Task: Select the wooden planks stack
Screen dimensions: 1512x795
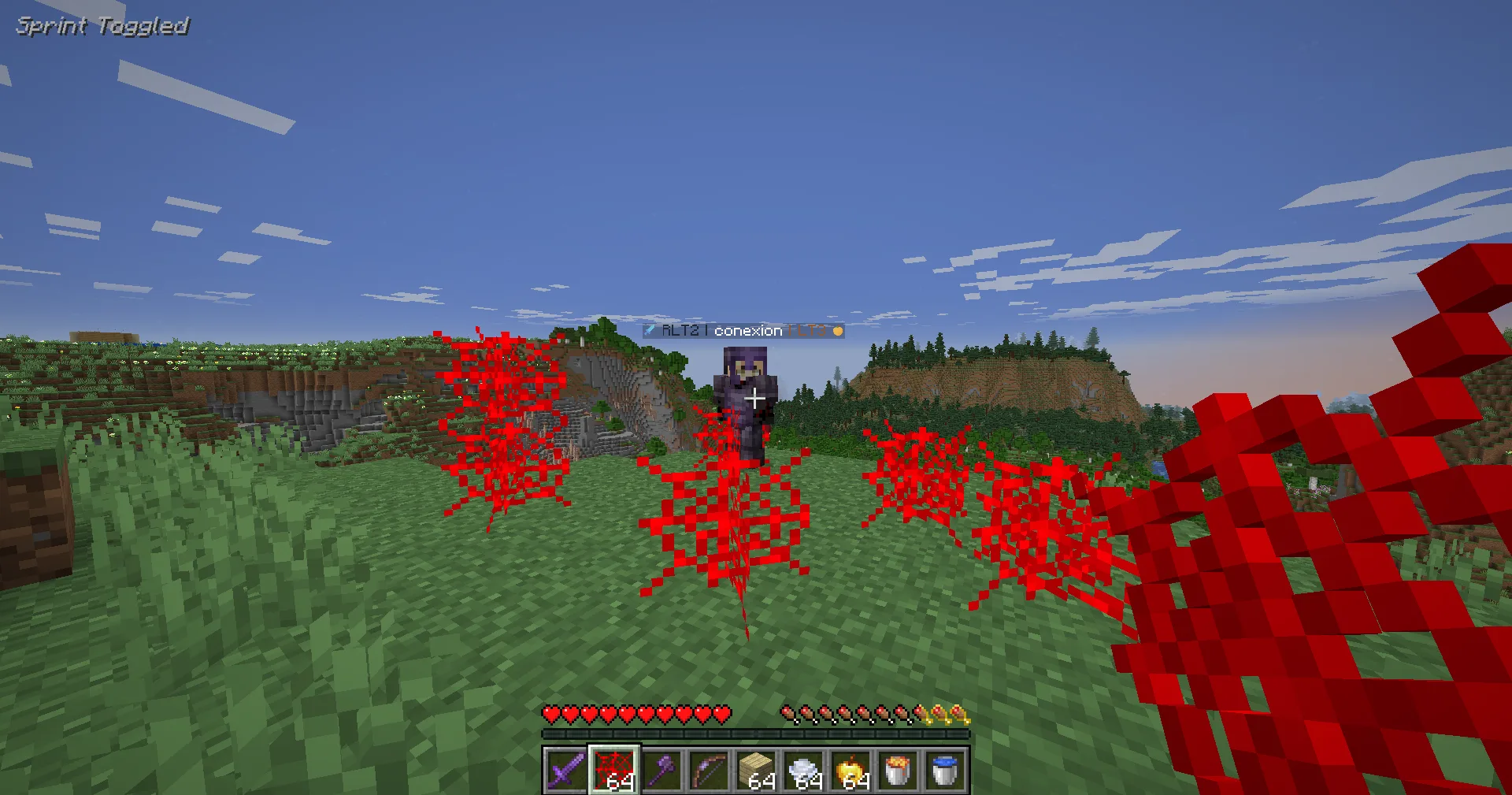Action: [x=756, y=770]
